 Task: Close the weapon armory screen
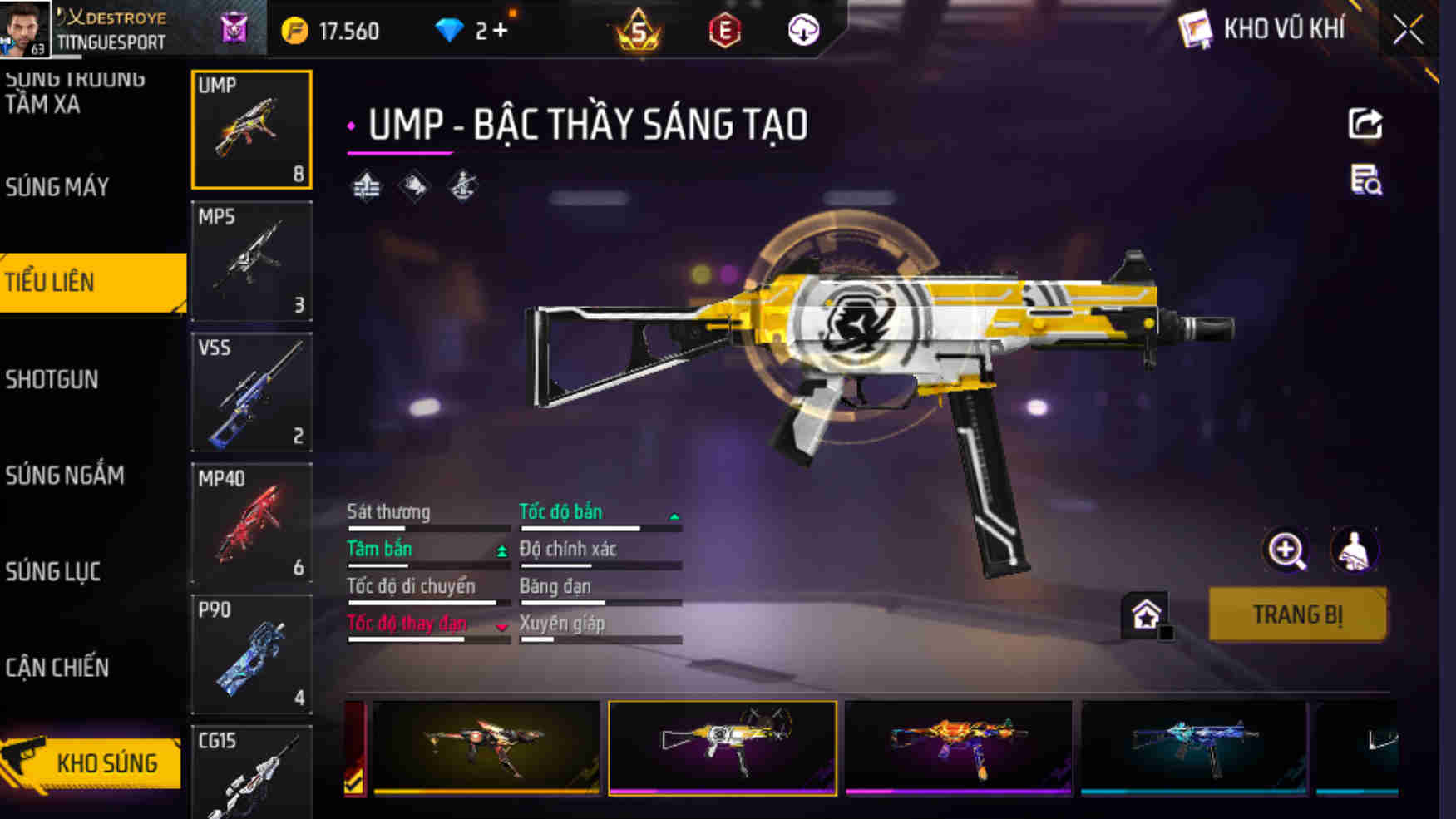[1408, 31]
